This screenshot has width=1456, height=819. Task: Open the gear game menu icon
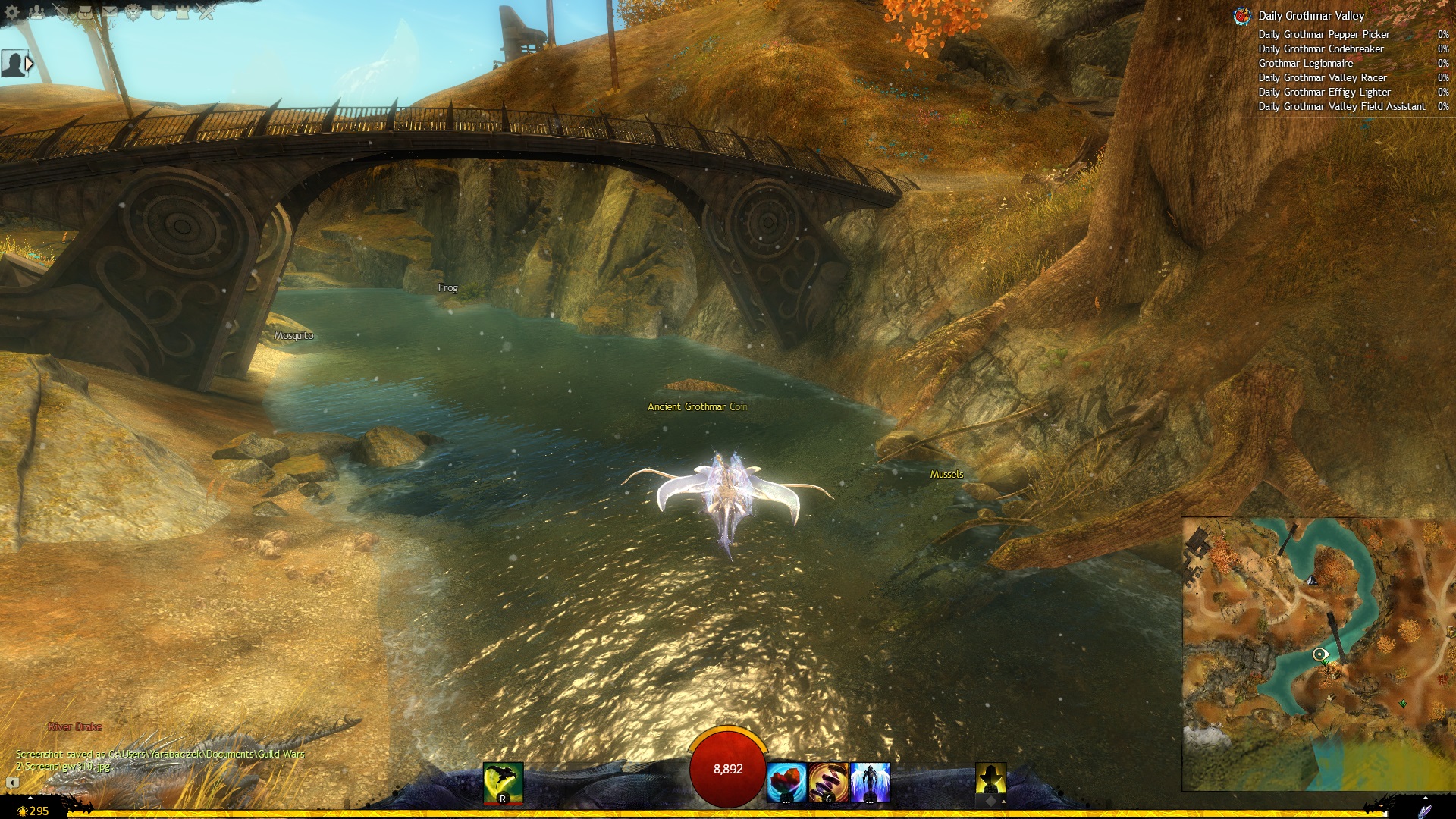click(11, 11)
